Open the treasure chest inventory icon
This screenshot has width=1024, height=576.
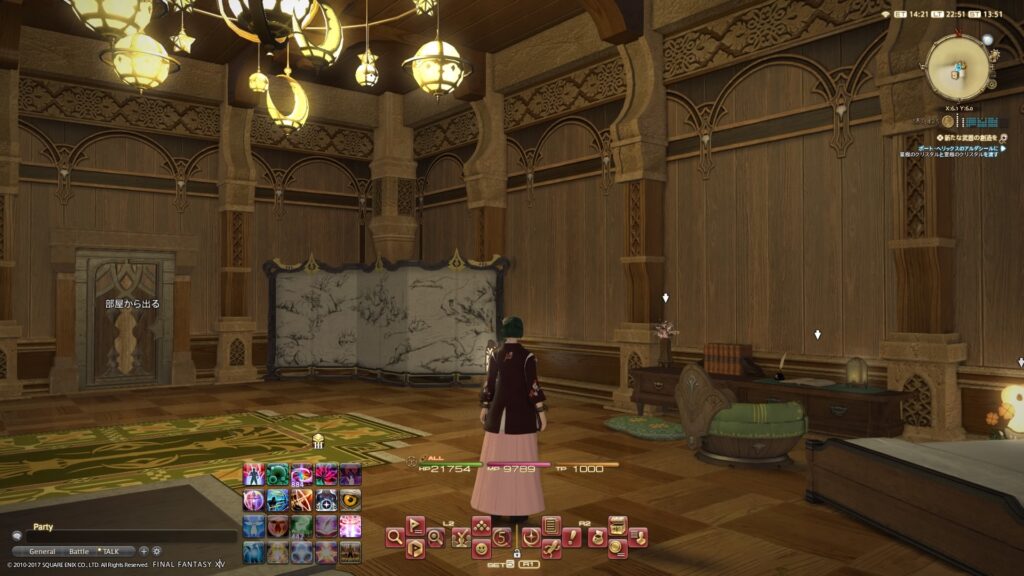618,525
